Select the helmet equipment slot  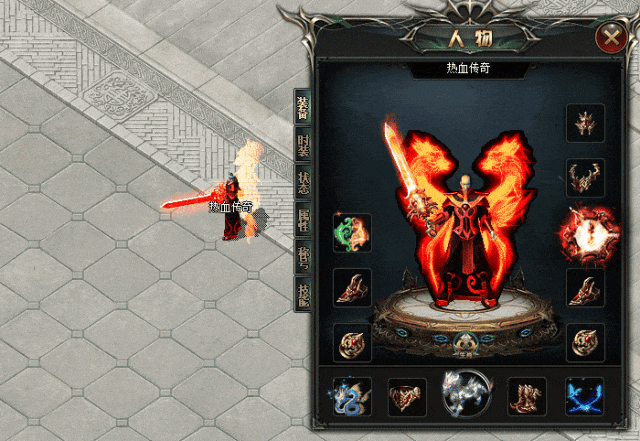pyautogui.click(x=585, y=123)
